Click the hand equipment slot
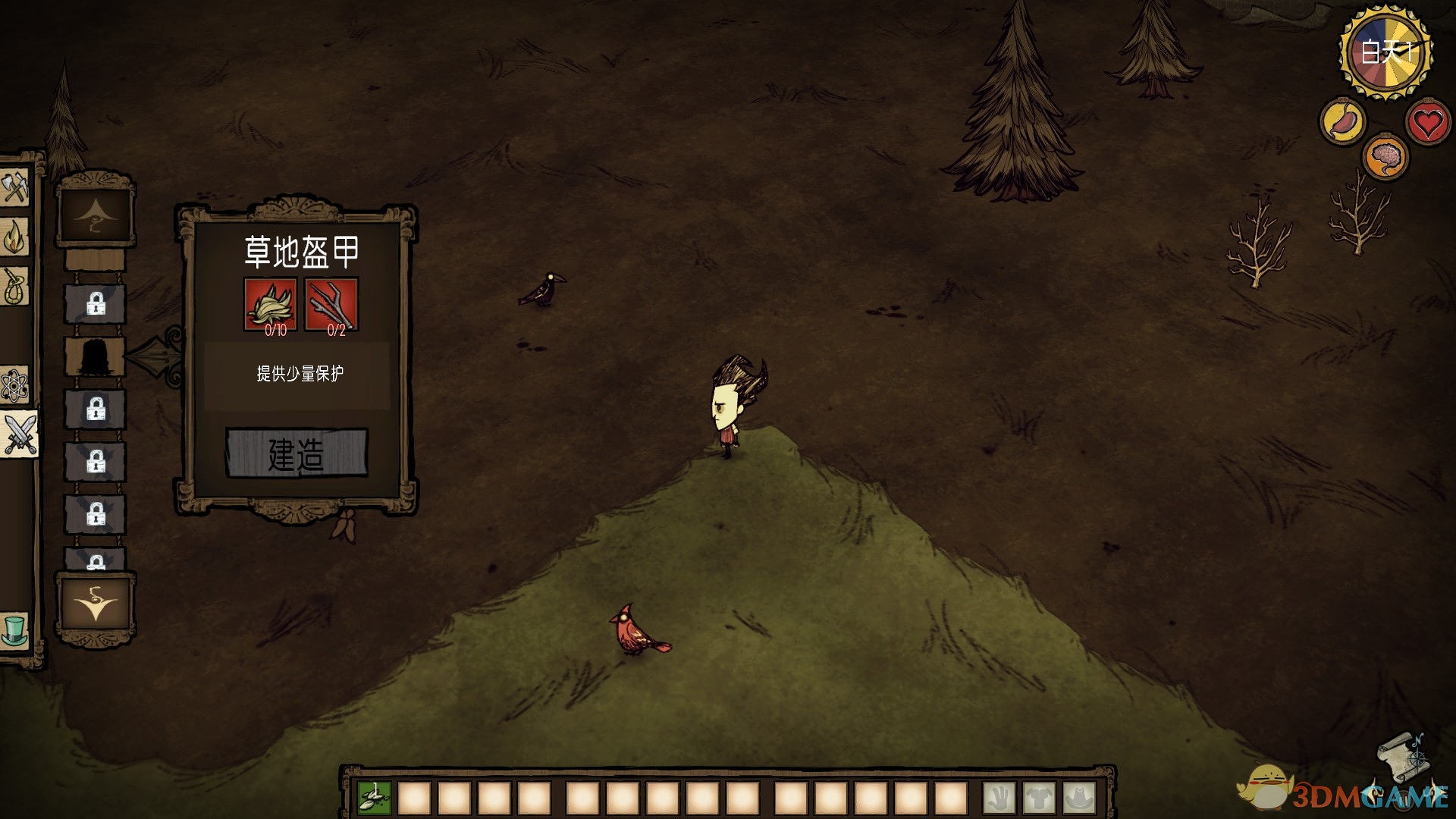This screenshot has height=819, width=1456. click(999, 798)
